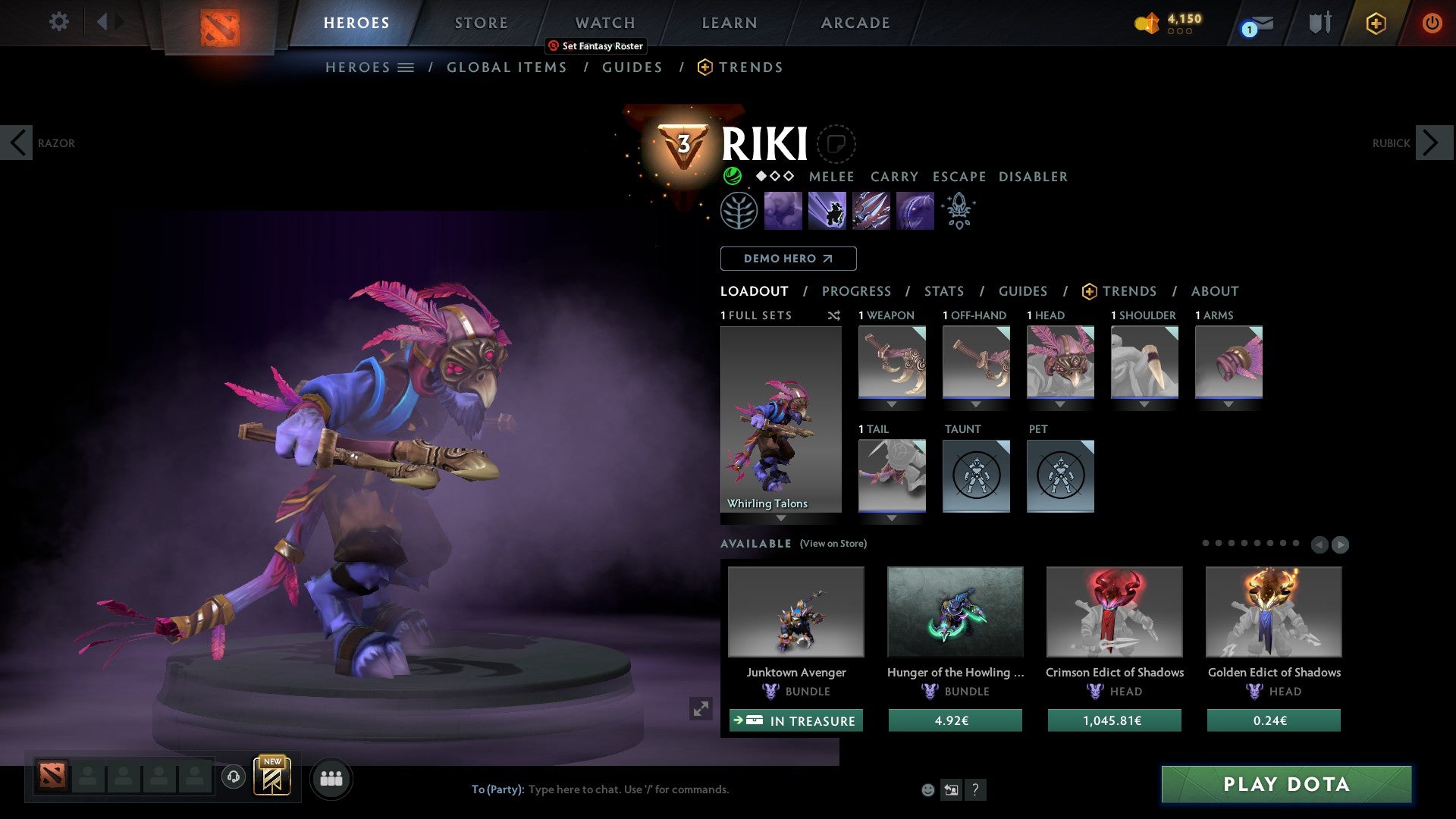This screenshot has height=819, width=1456.
Task: Open the Heroes hamburger menu
Action: tap(406, 67)
